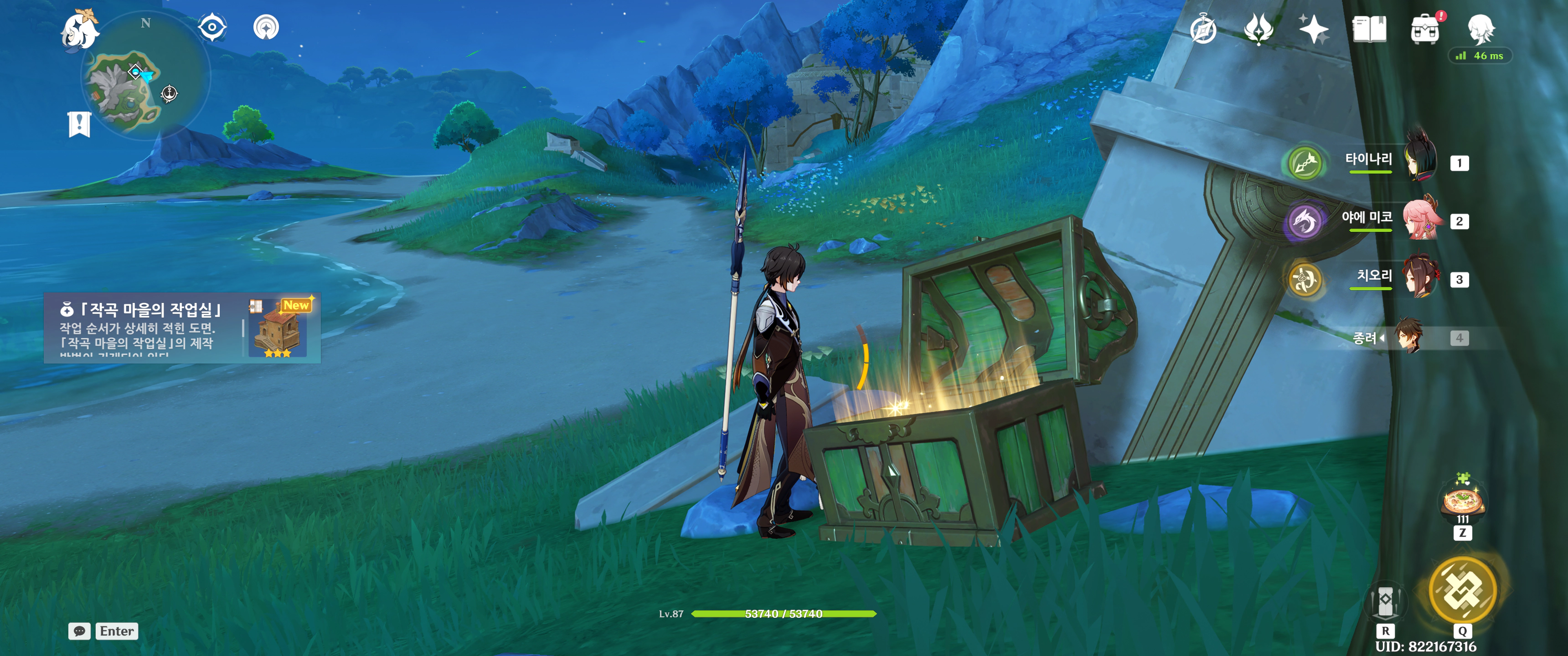Open the open-book tutorial icon
The width and height of the screenshot is (1568, 656).
pos(1369,29)
